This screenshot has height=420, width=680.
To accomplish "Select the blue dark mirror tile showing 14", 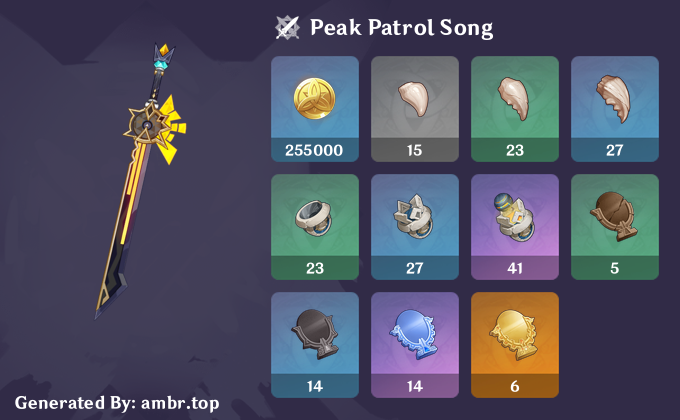I will coord(315,344).
